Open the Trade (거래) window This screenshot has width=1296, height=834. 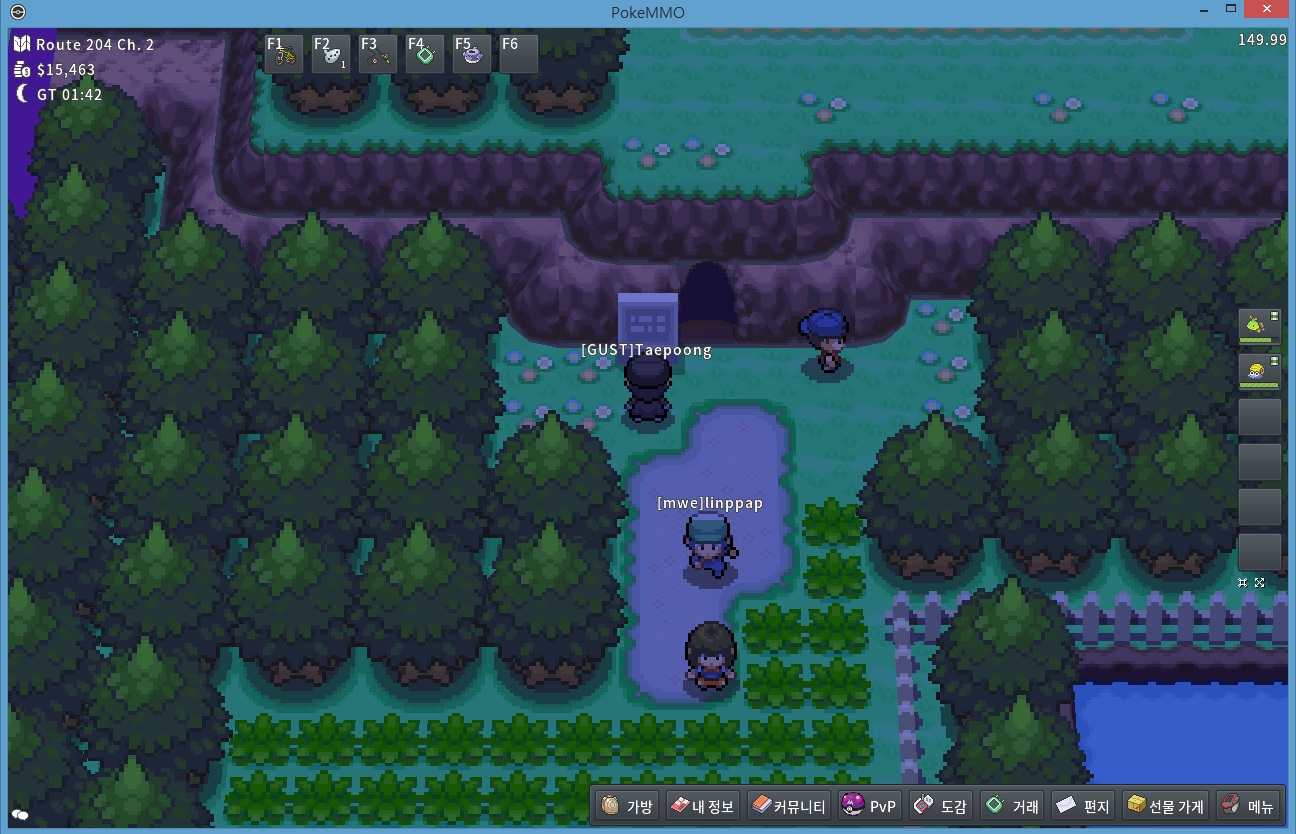pos(1011,806)
